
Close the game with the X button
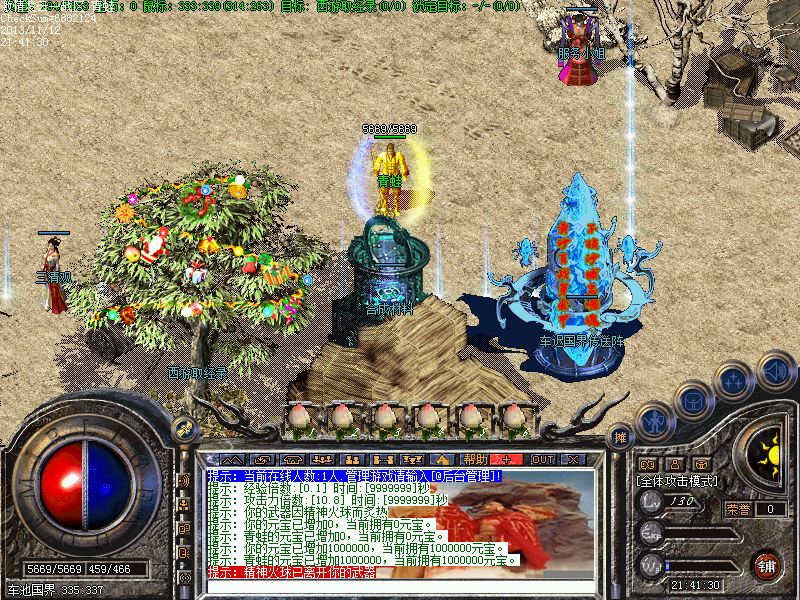[574, 459]
